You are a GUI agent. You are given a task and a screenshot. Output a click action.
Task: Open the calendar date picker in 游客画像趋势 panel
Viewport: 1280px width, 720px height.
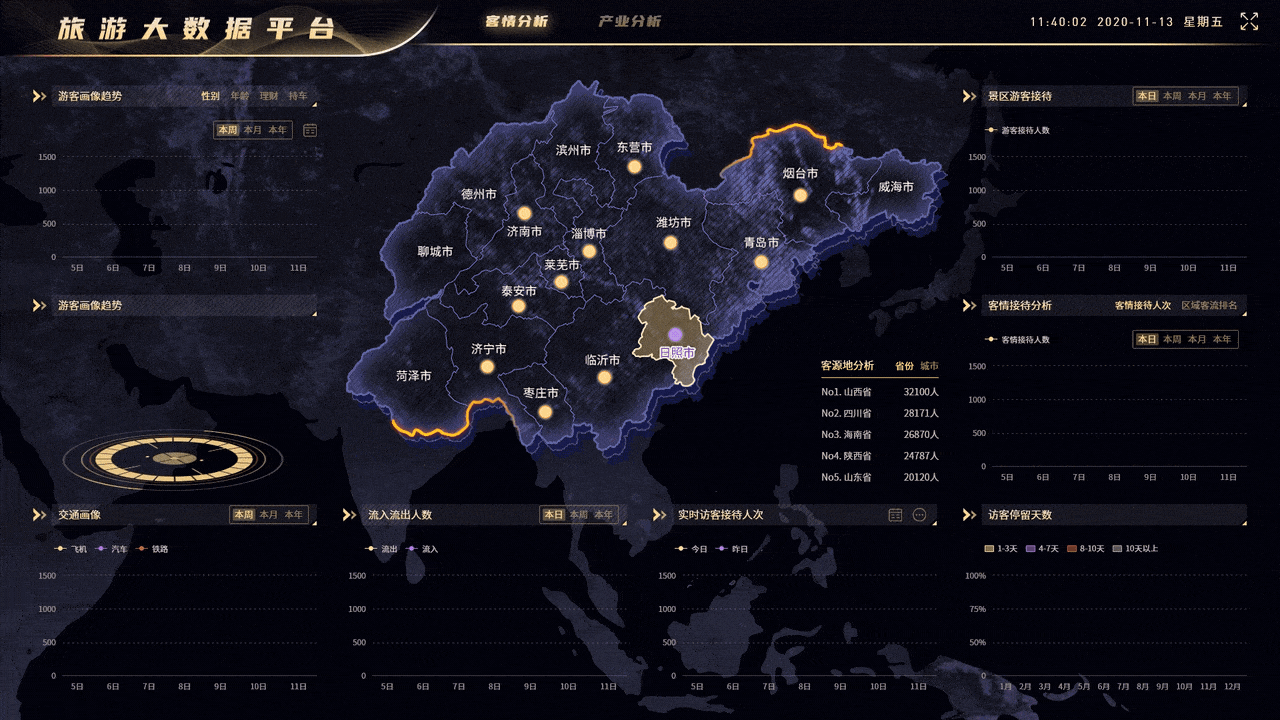(x=311, y=130)
